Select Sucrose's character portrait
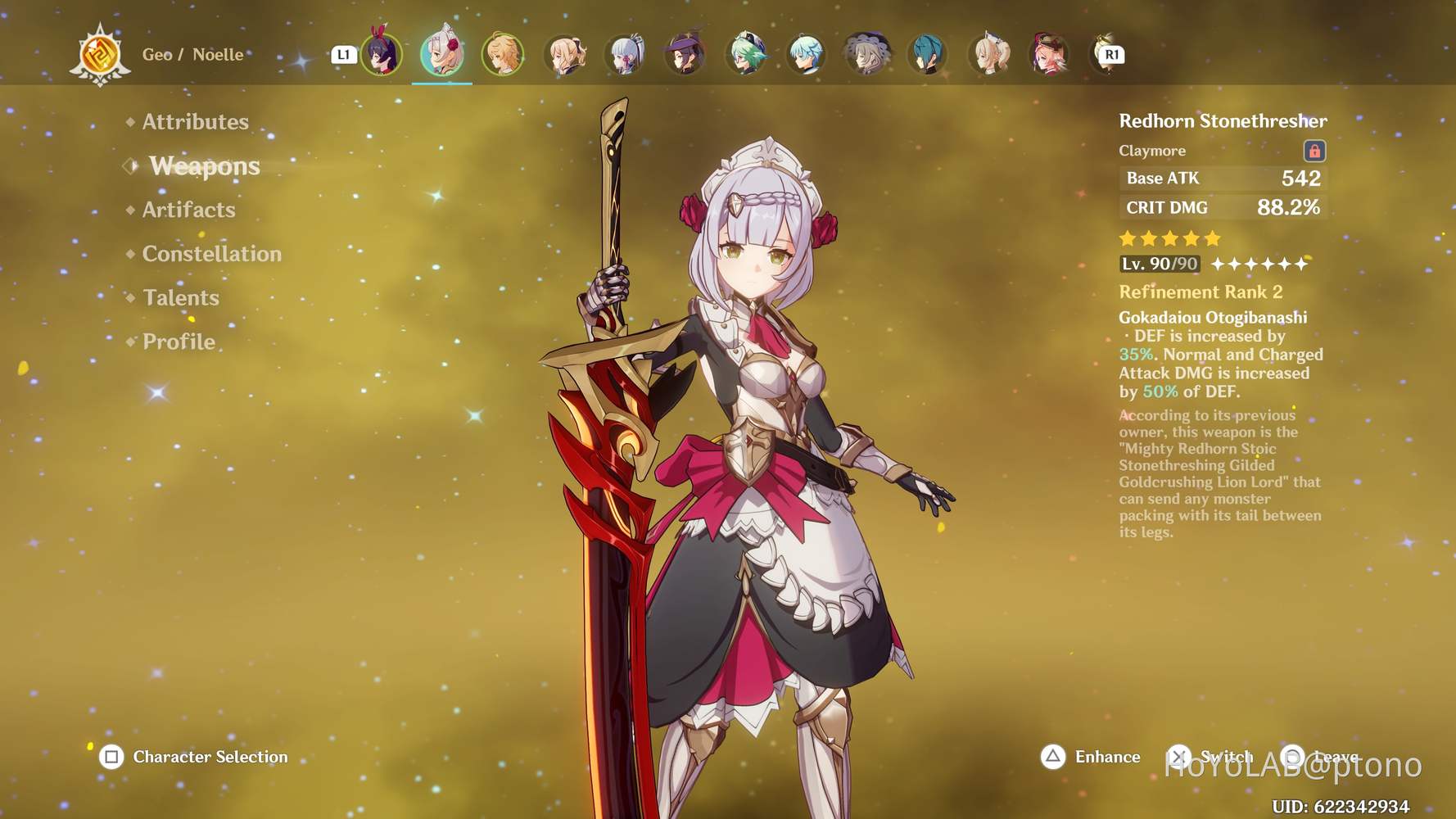Viewport: 1456px width, 819px height. [744, 54]
